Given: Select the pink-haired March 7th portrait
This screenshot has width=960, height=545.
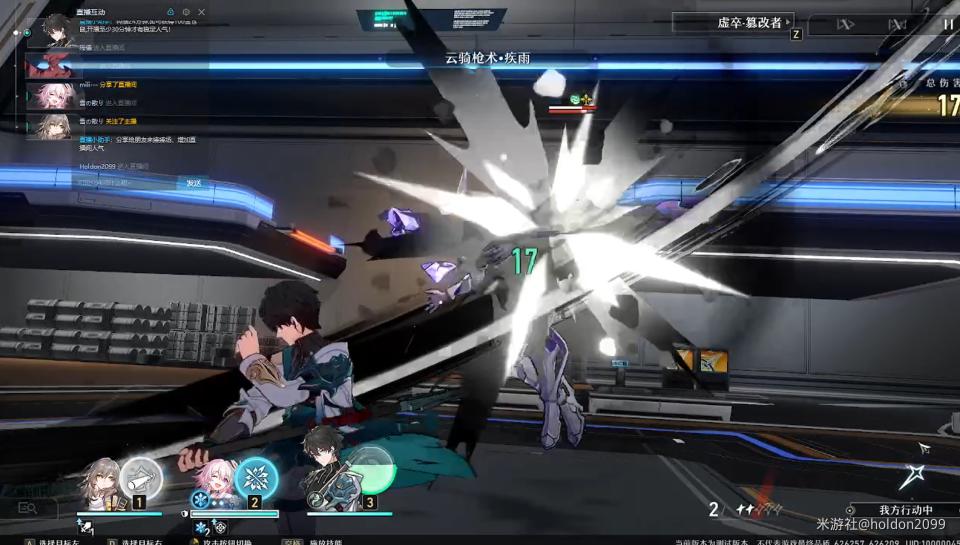Looking at the screenshot, I should pyautogui.click(x=217, y=484).
